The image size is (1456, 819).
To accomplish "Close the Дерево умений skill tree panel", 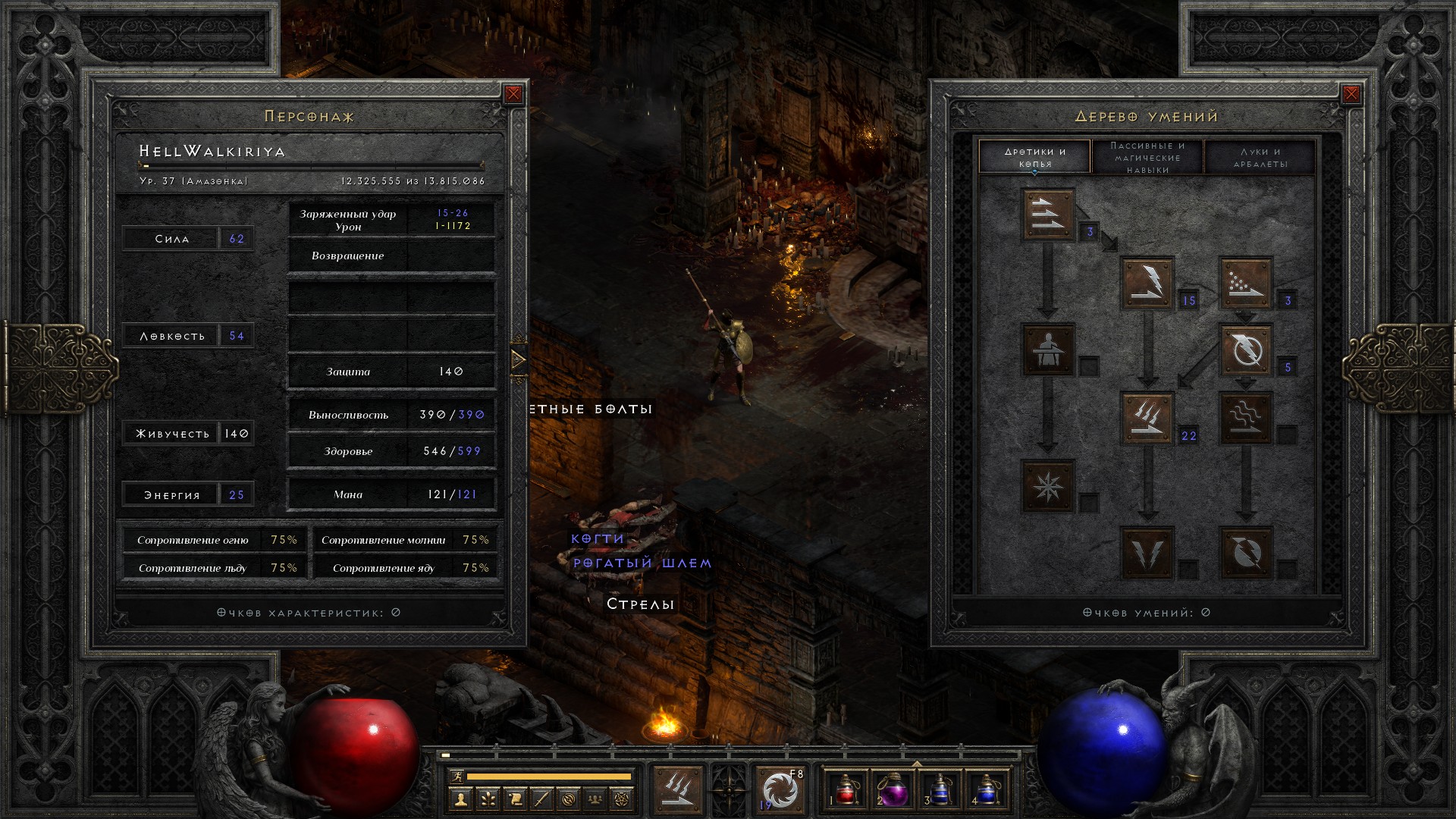I will [x=1351, y=94].
